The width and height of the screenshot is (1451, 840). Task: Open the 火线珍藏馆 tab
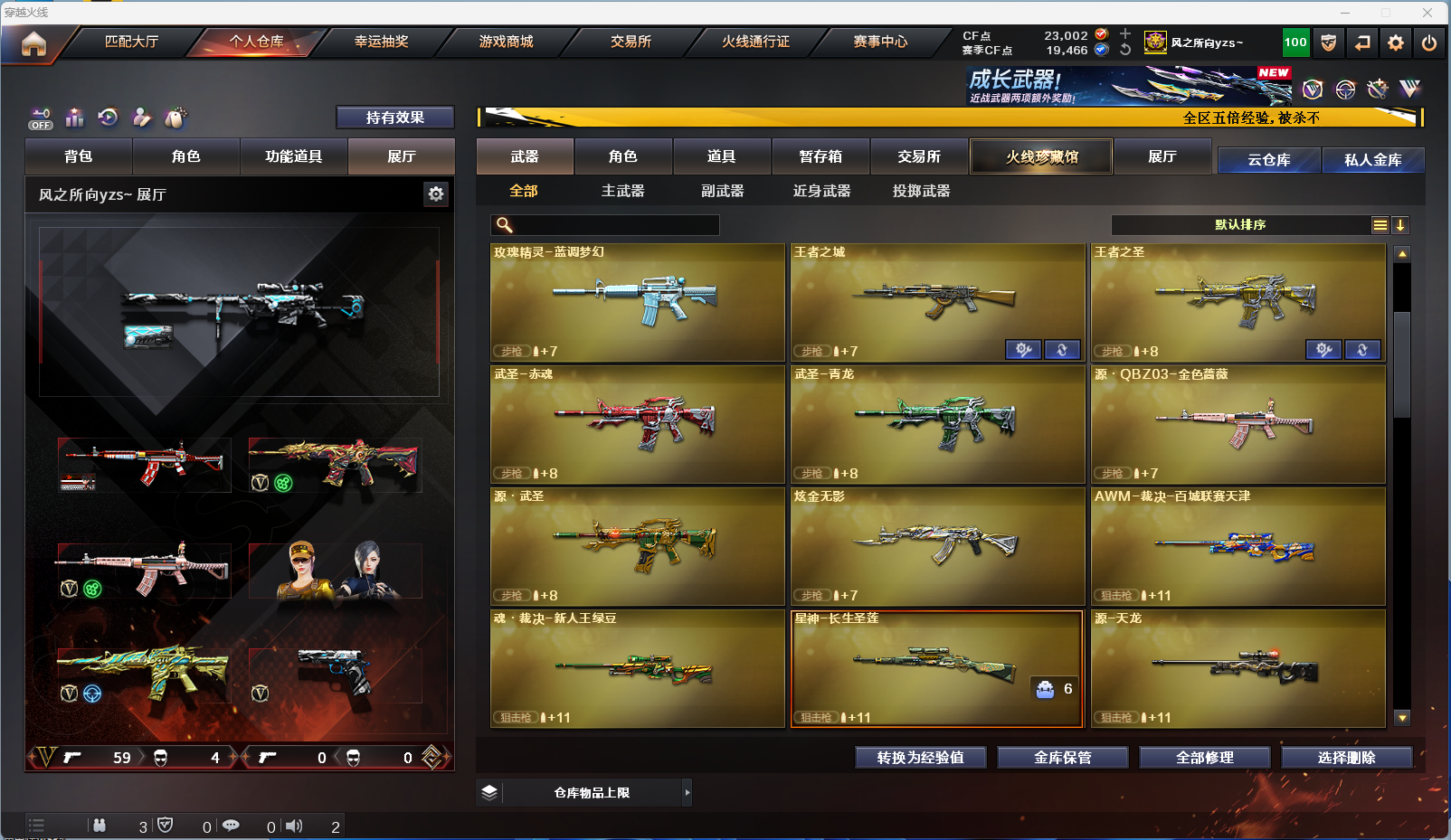pyautogui.click(x=1041, y=156)
